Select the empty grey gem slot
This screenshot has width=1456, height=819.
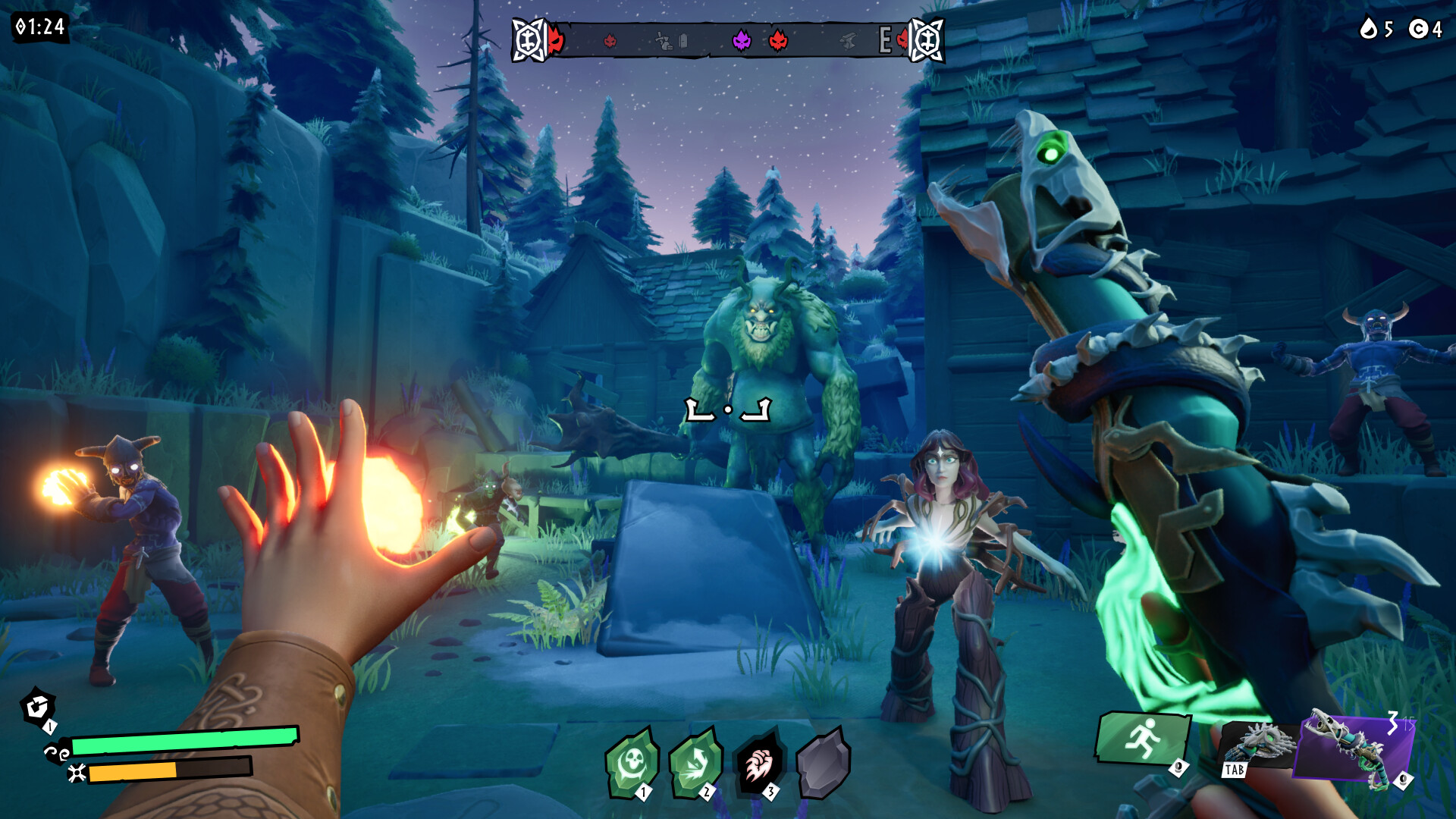[x=822, y=763]
